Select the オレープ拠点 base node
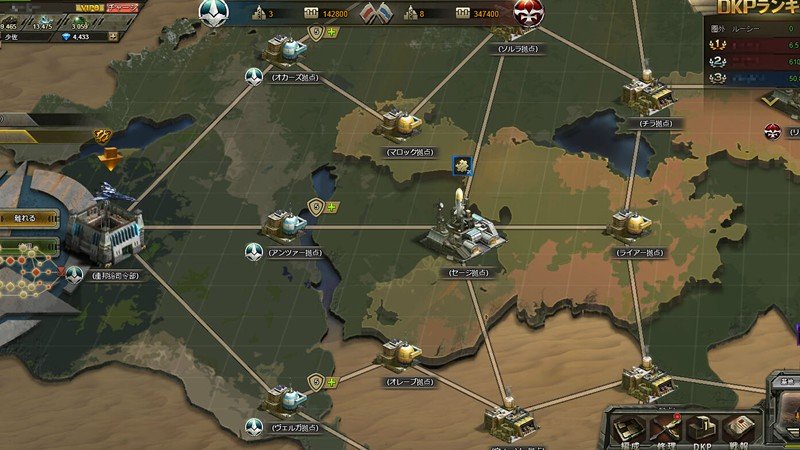800x450 pixels. 400,354
